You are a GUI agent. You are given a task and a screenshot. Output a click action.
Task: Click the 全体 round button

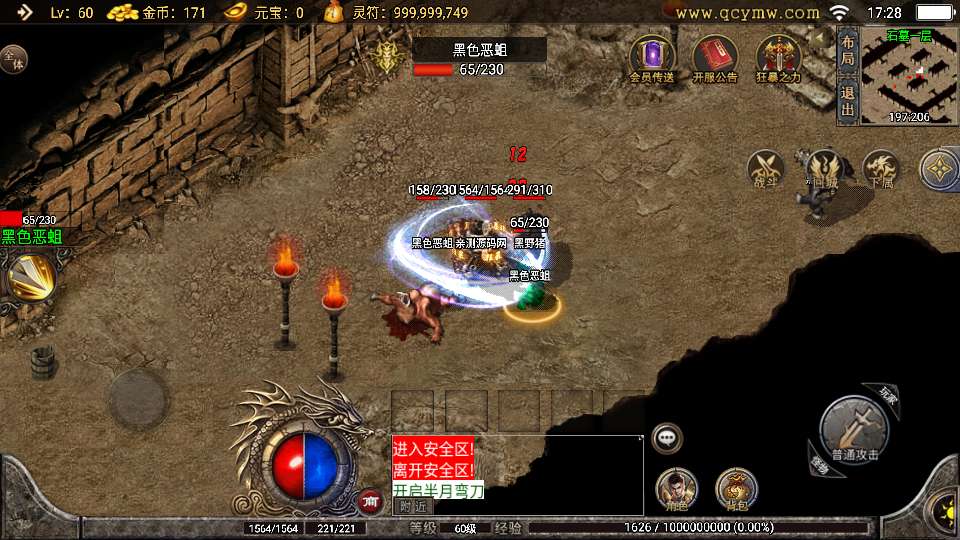tap(13, 59)
